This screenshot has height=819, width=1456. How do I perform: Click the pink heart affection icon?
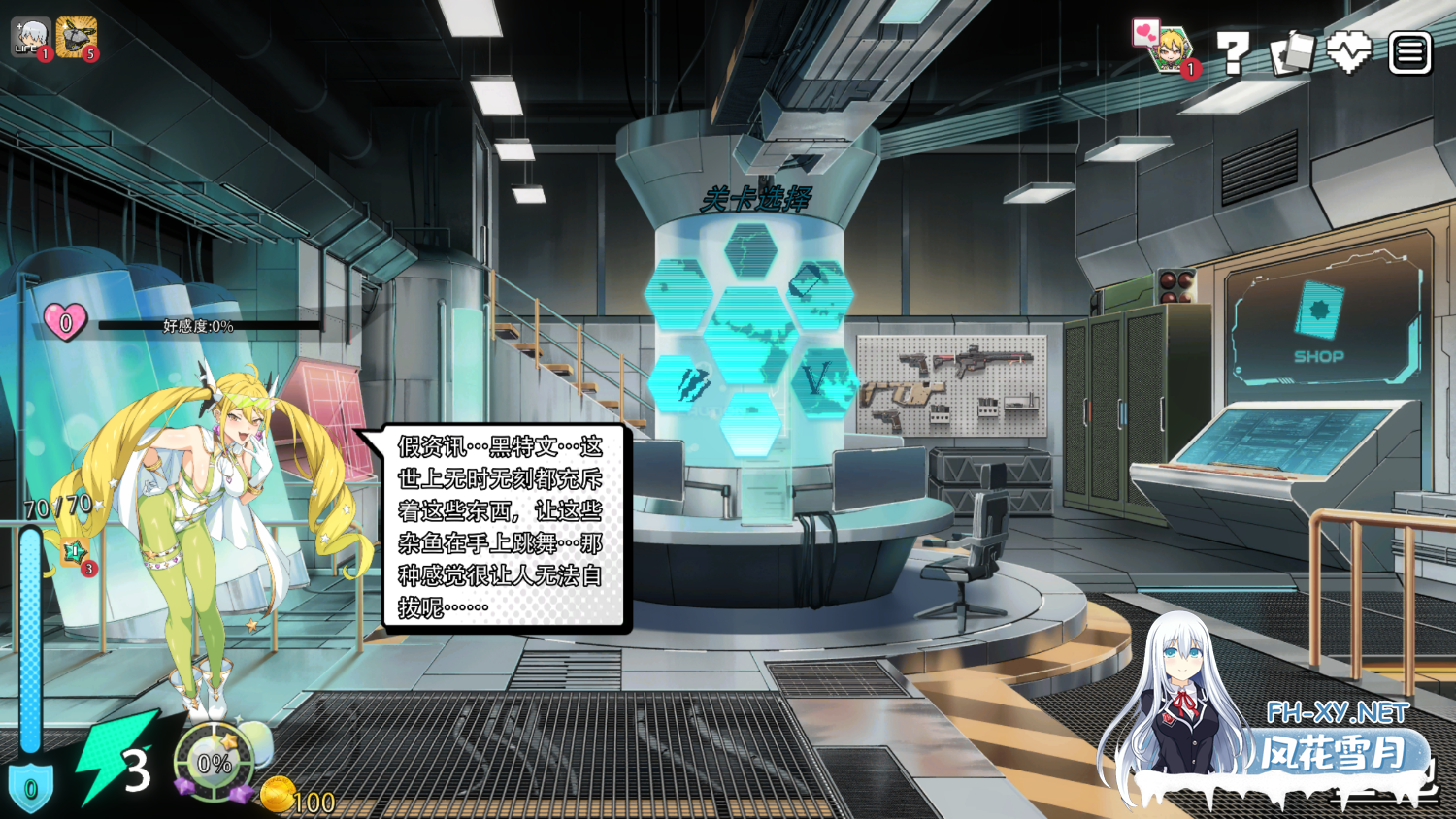(x=65, y=322)
